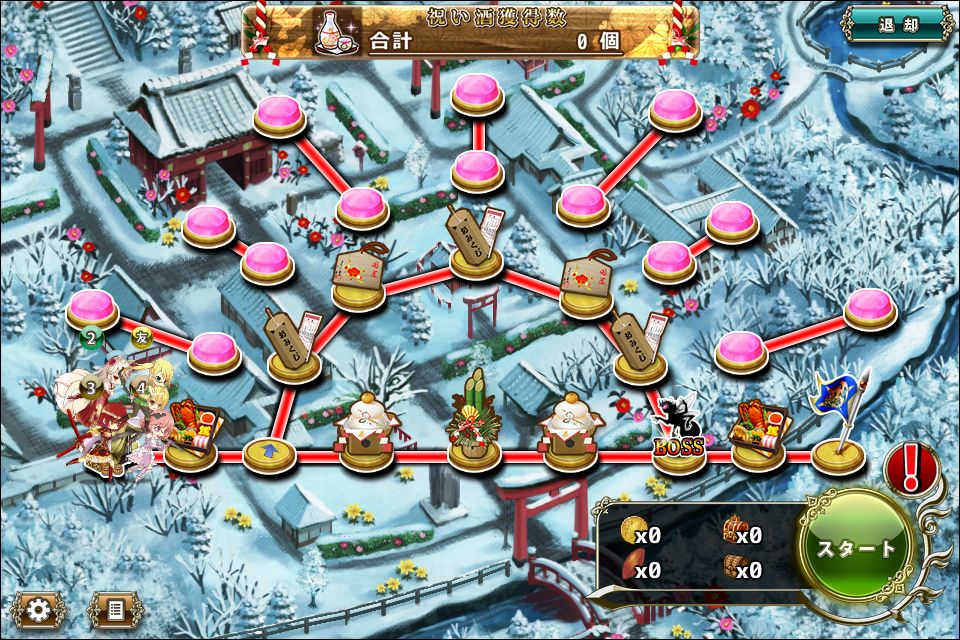Show the document list log
This screenshot has width=960, height=640.
(115, 609)
